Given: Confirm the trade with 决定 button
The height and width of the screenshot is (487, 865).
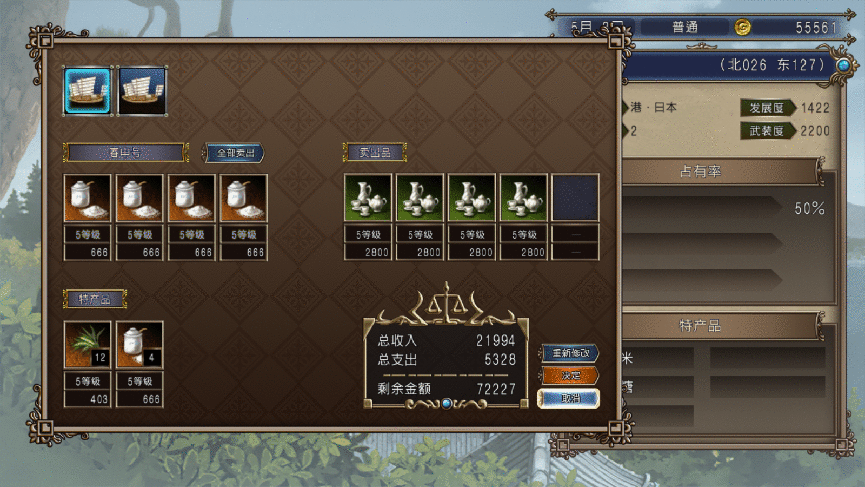Looking at the screenshot, I should [569, 376].
